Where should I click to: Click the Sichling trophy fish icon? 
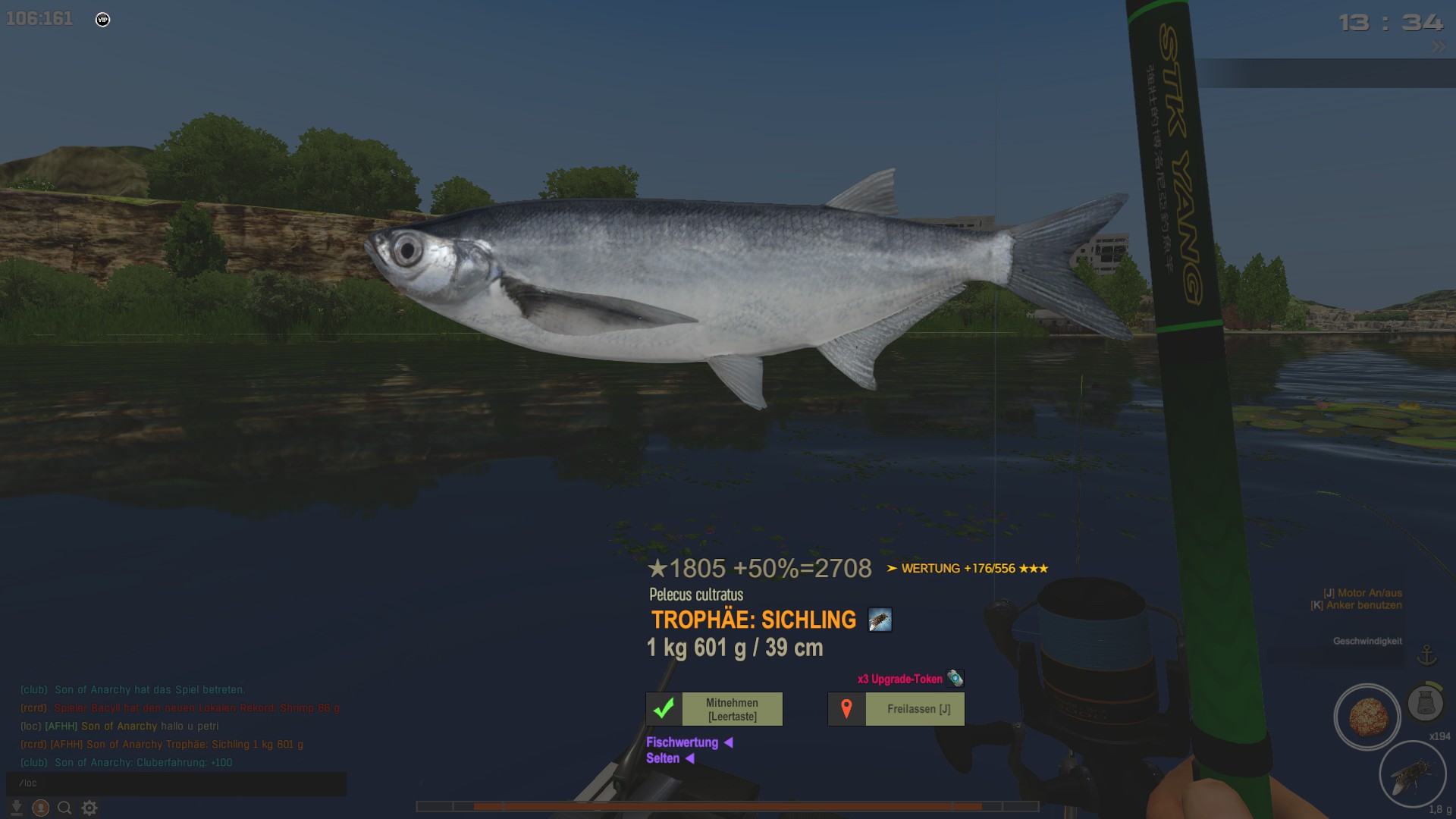click(x=880, y=620)
